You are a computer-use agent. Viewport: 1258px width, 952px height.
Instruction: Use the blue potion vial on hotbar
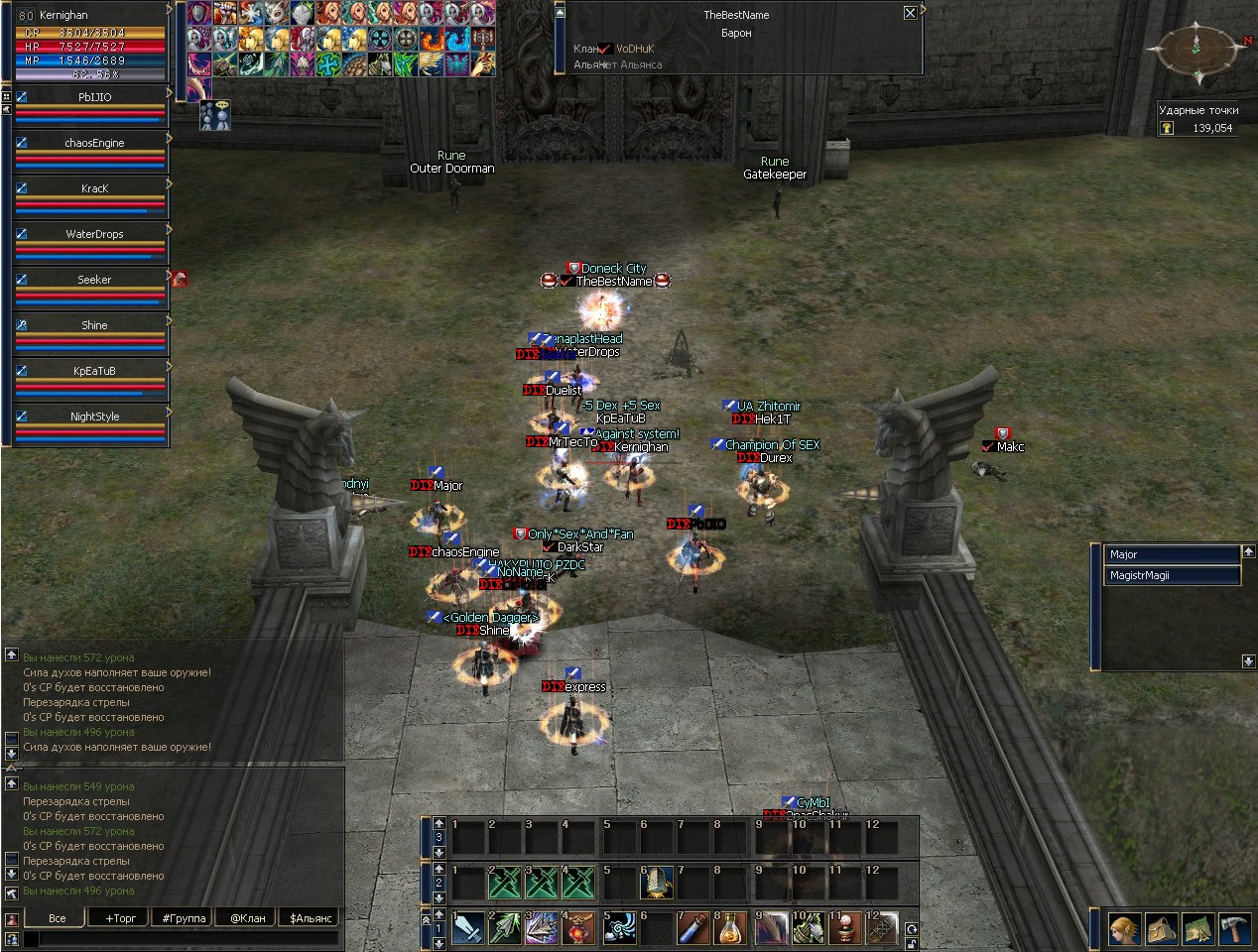[692, 929]
